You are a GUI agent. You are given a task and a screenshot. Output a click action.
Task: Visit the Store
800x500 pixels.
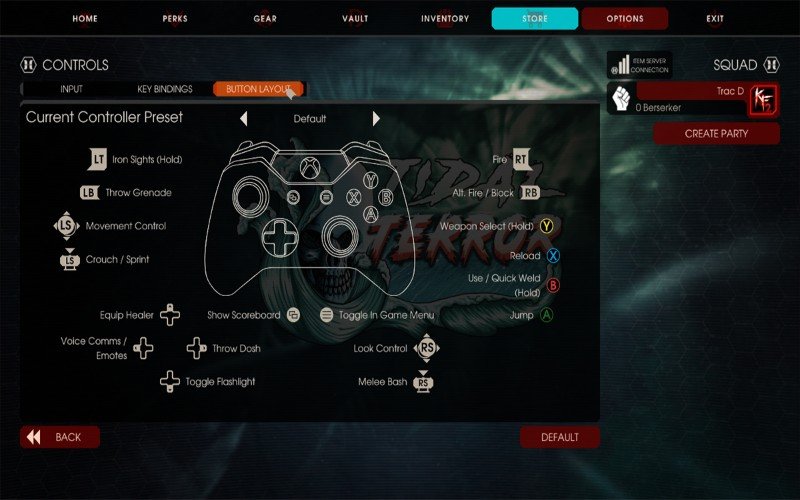pos(535,18)
